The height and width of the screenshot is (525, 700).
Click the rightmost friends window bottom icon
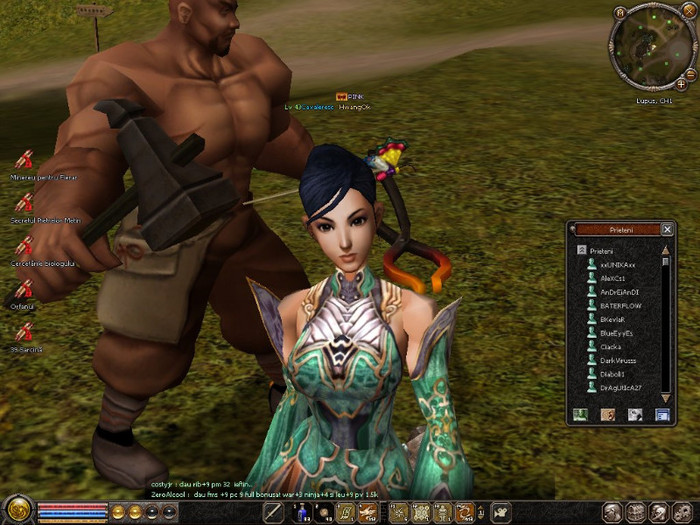pyautogui.click(x=661, y=414)
